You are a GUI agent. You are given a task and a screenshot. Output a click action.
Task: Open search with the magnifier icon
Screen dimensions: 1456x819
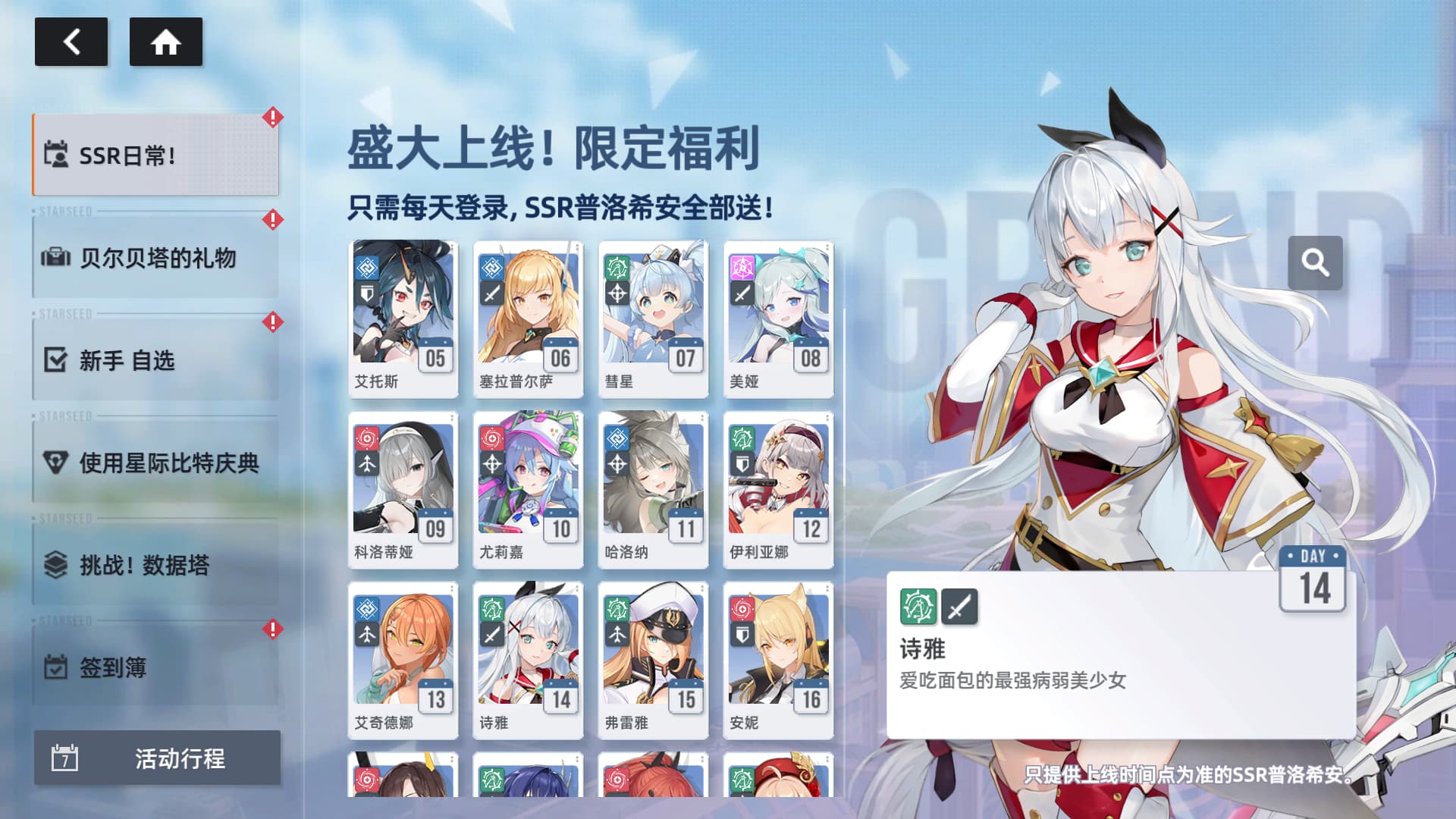point(1316,262)
